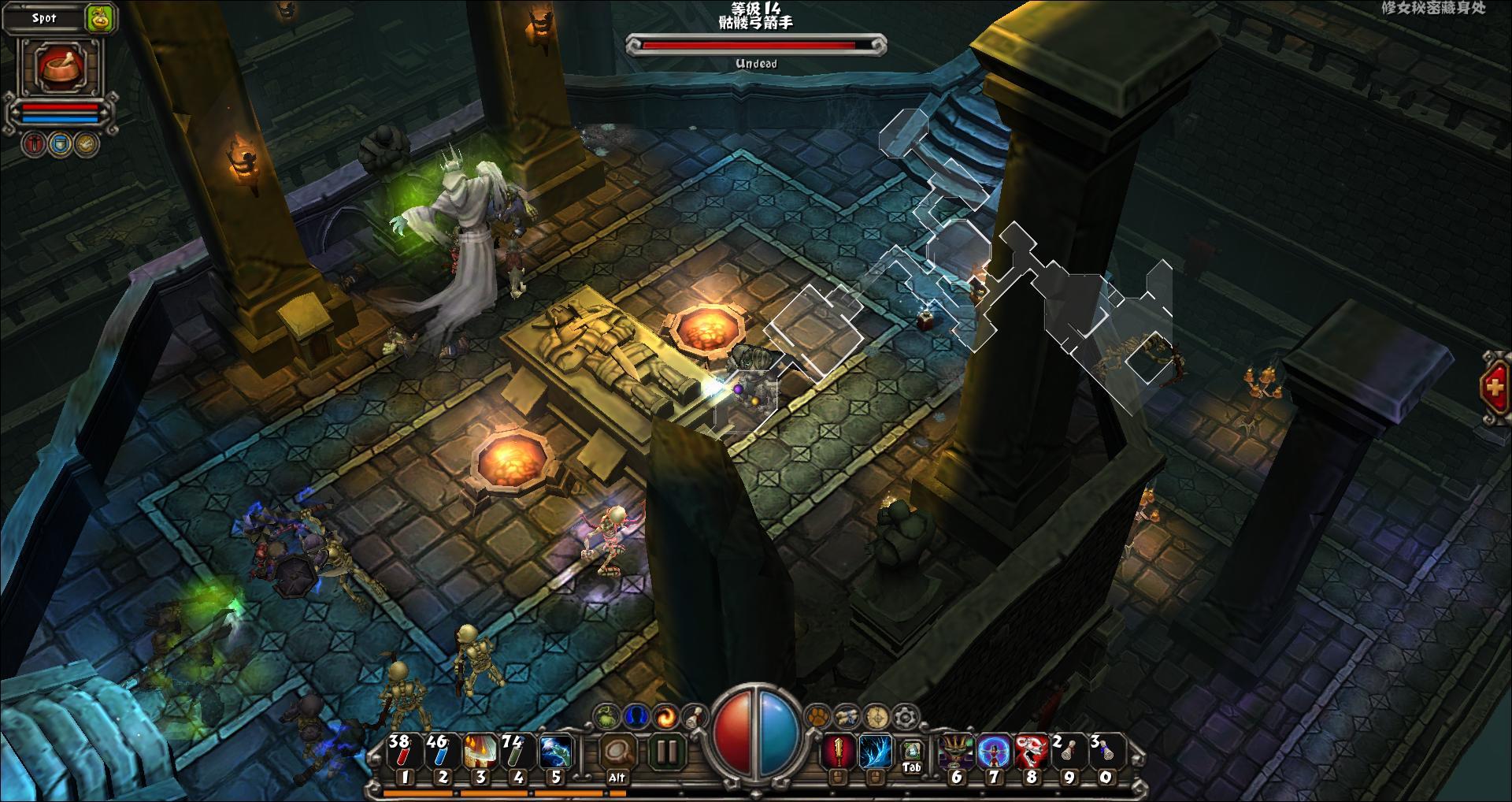This screenshot has width=1512, height=802.
Task: Activate the crowned skull skill in slot 6
Action: pyautogui.click(x=955, y=752)
